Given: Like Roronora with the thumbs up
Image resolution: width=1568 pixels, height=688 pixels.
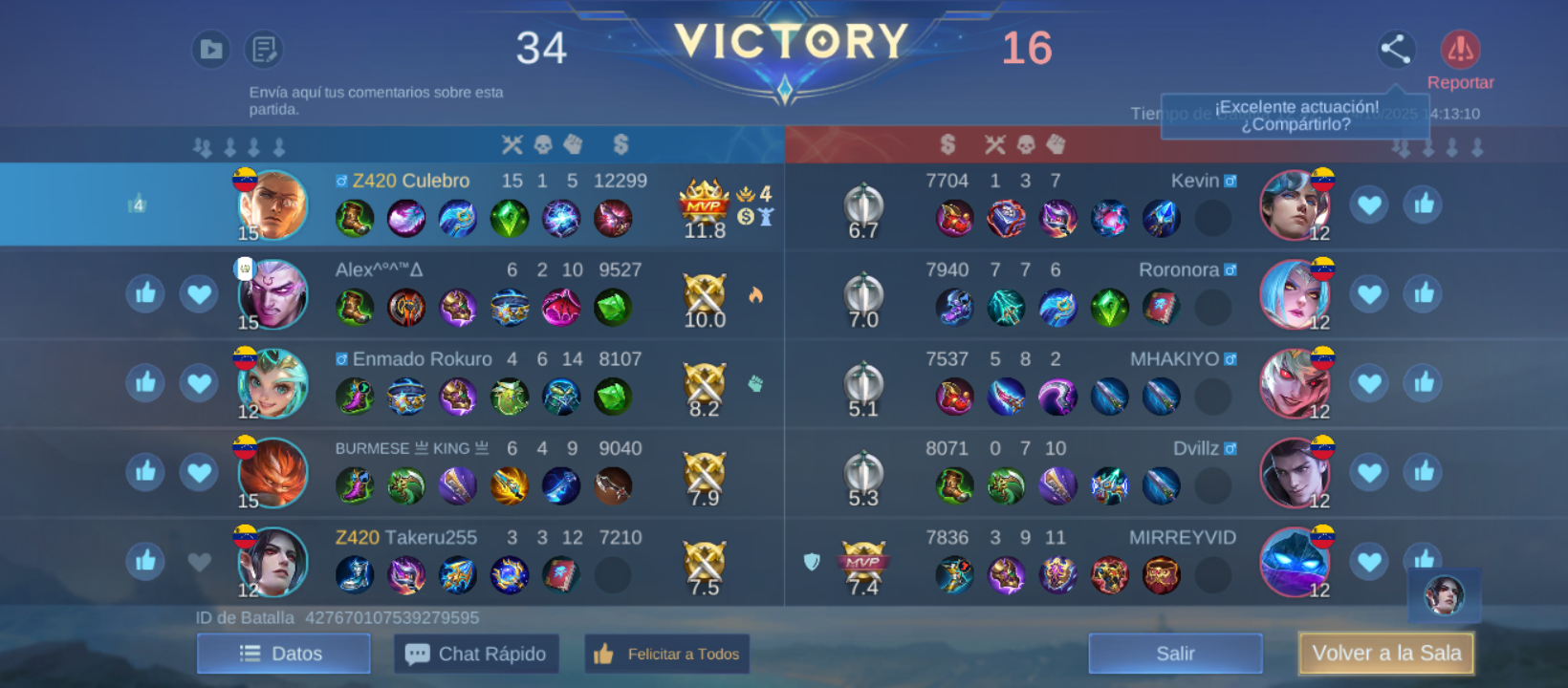Looking at the screenshot, I should [1422, 293].
